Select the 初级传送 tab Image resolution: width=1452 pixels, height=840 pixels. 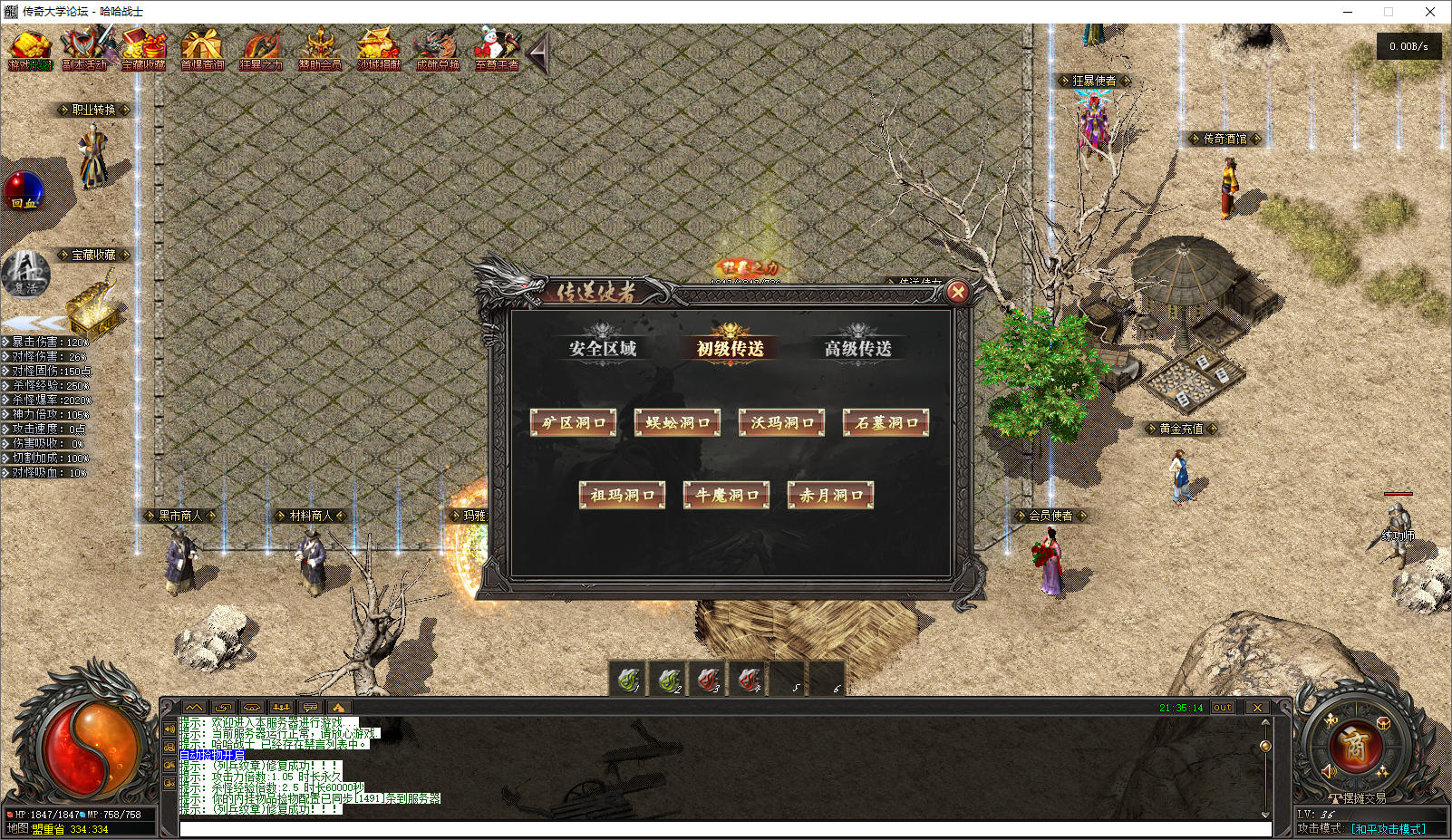(x=730, y=348)
